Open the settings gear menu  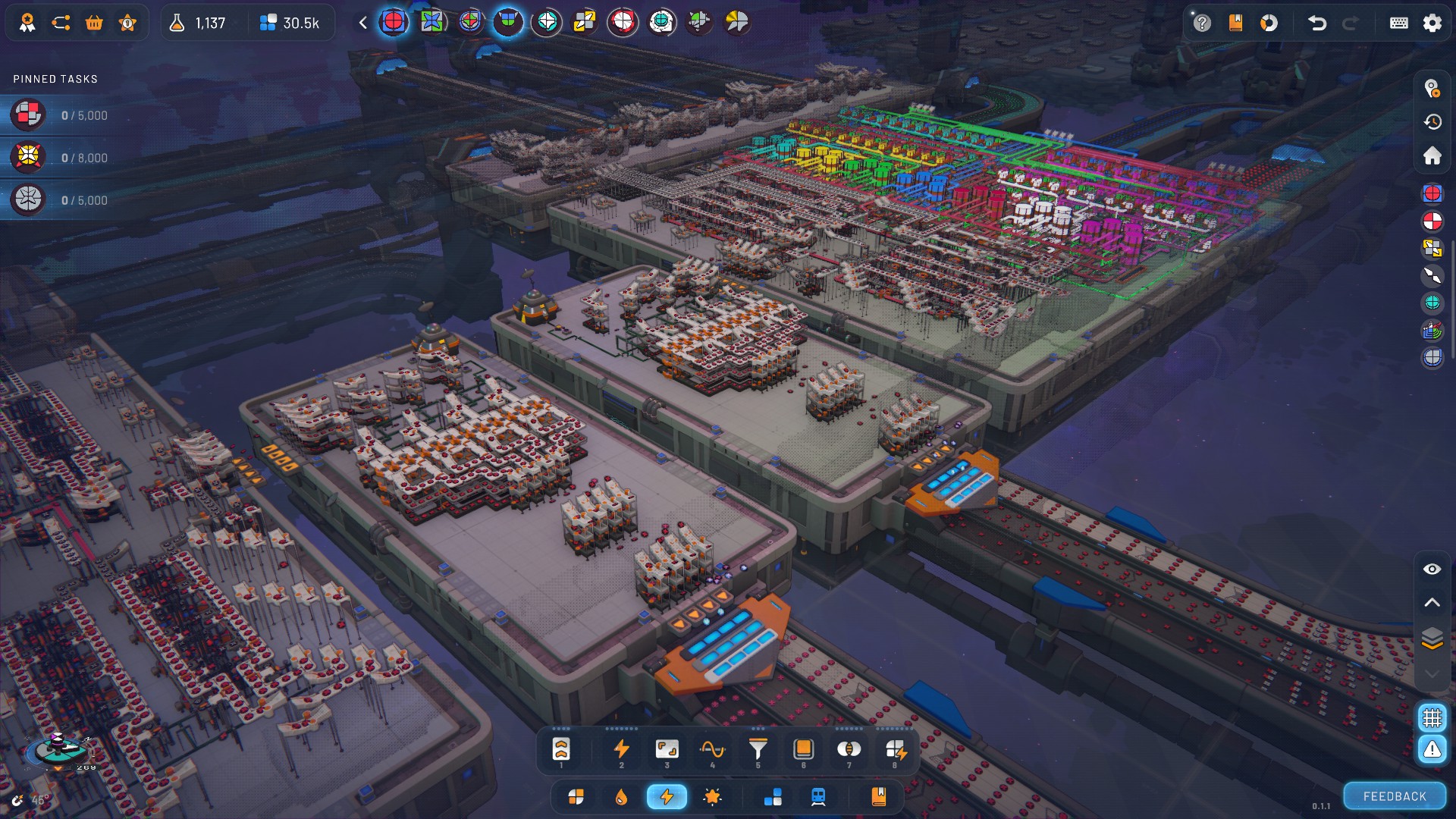[1432, 23]
